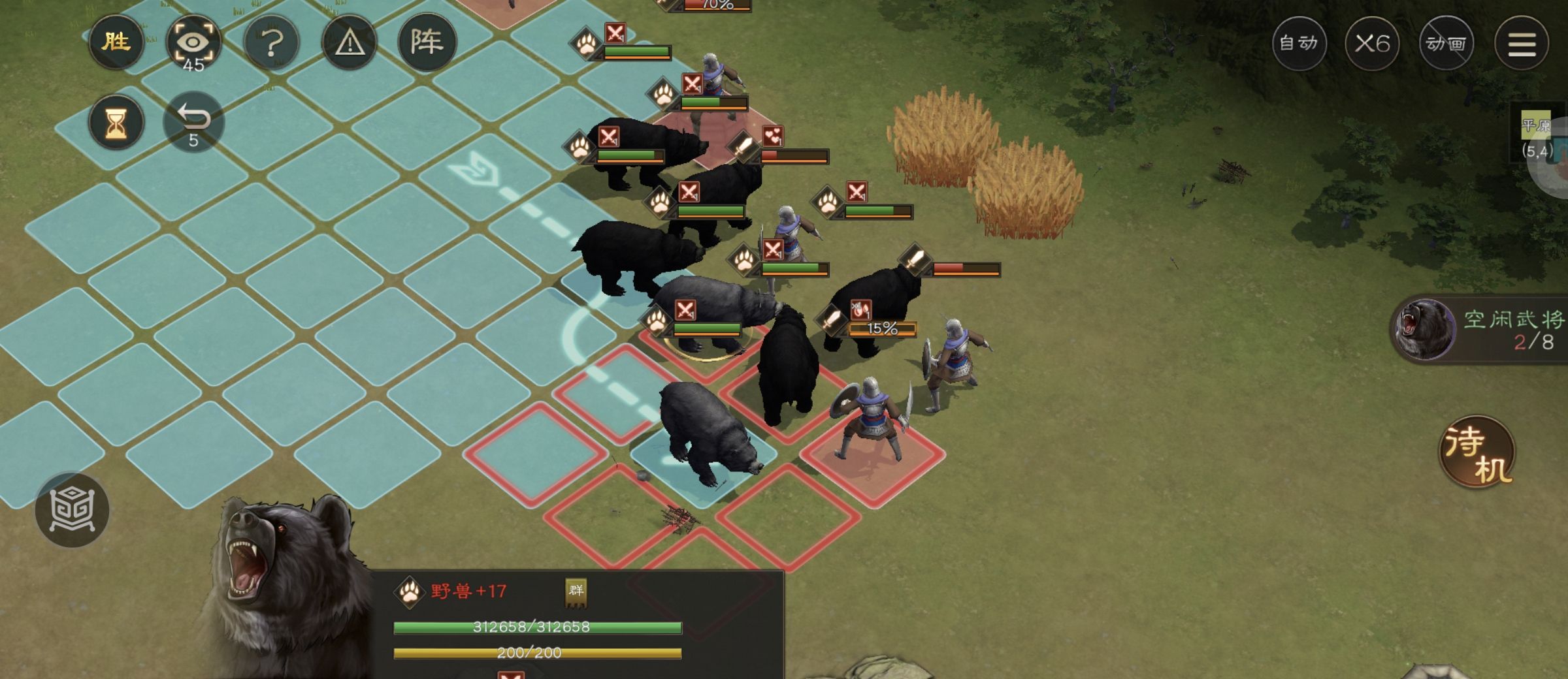Toggle 自动 auto battle
The image size is (1568, 679).
[1299, 43]
